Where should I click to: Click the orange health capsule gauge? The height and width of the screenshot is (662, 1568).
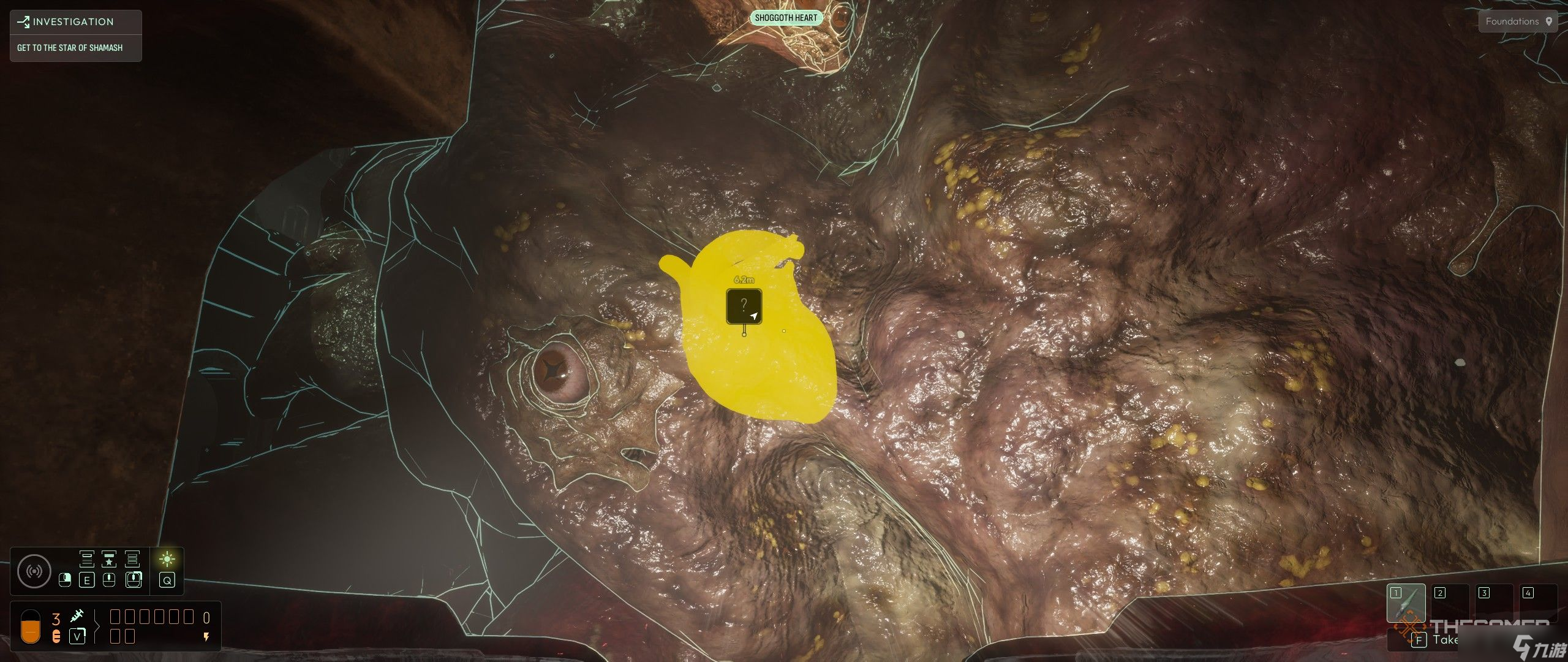[31, 626]
